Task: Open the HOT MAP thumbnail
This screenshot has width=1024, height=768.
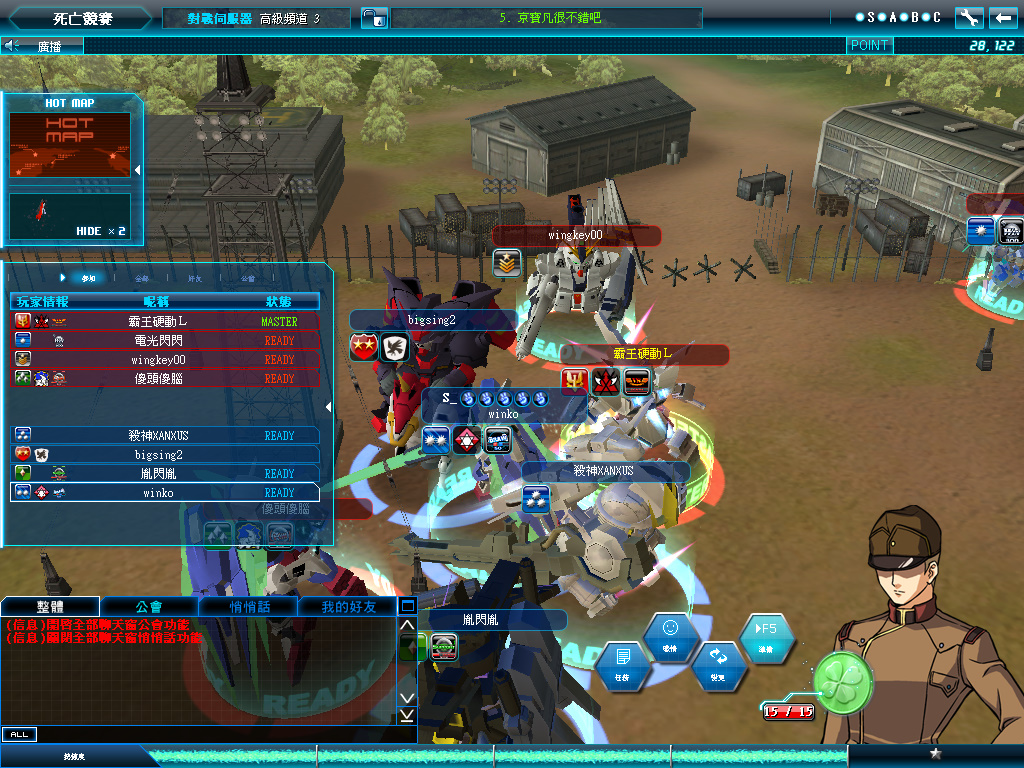Action: pos(70,145)
